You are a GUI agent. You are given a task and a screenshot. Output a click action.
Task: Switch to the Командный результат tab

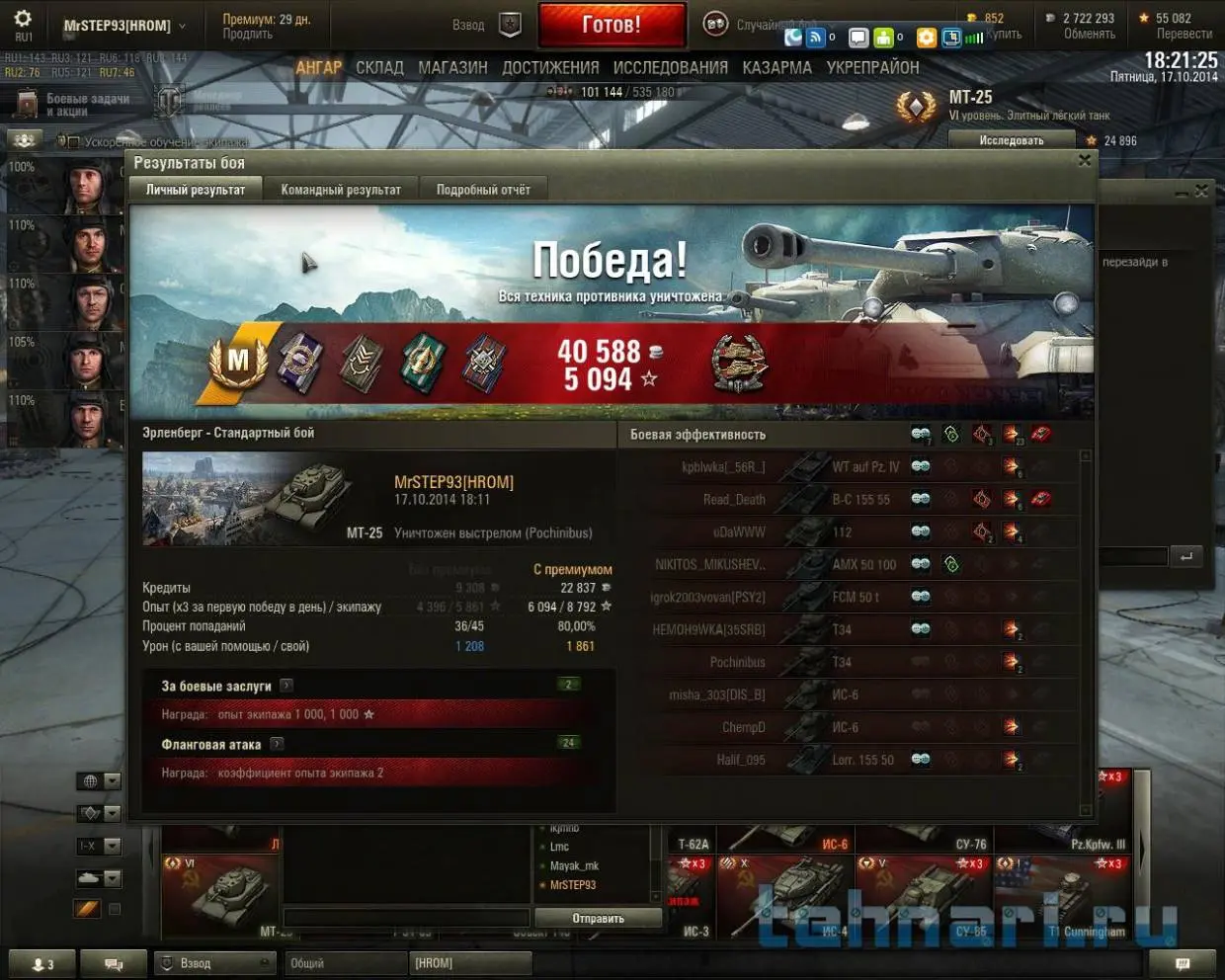pos(341,190)
